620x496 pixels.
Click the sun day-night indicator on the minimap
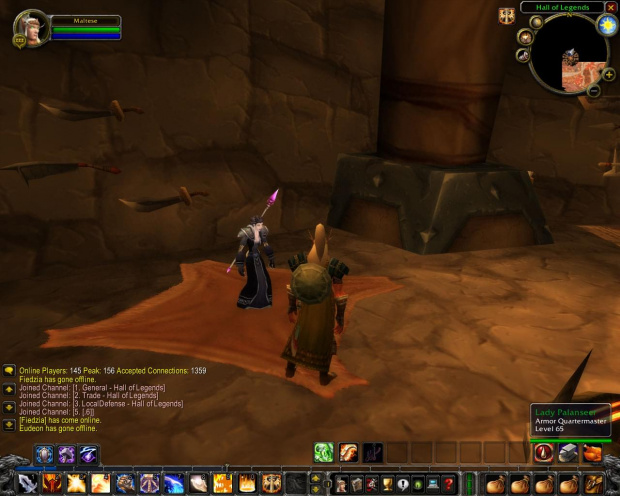coord(607,25)
